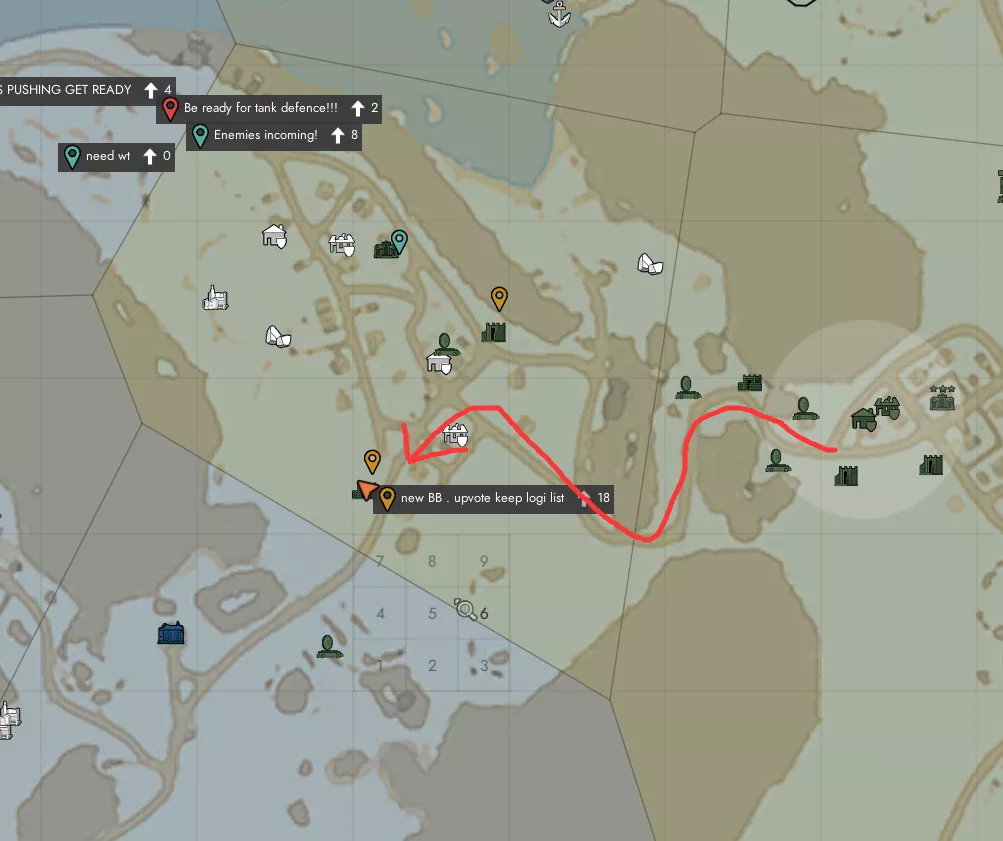Upvote the "Enemies incoming!" map marker
The height and width of the screenshot is (841, 1003).
click(x=338, y=135)
